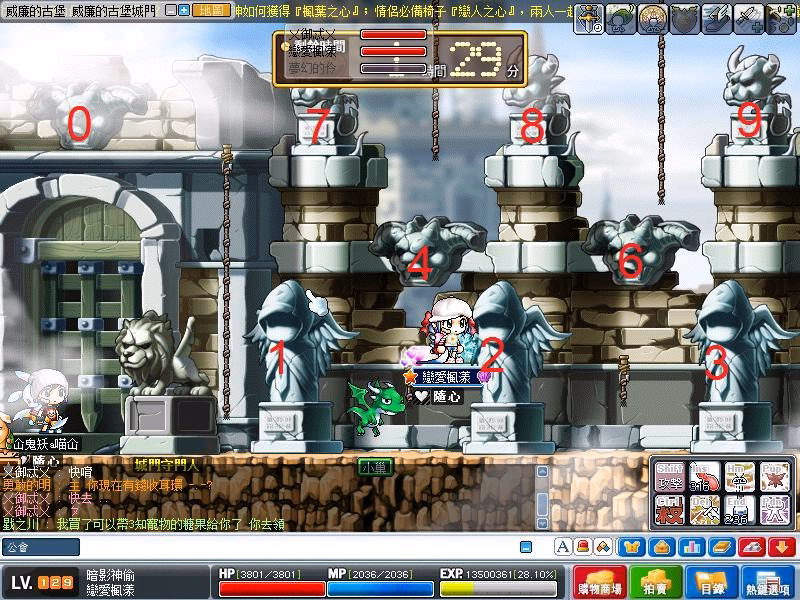800x600 pixels.
Task: Use the red potion in the Ins slot
Action: tap(704, 478)
